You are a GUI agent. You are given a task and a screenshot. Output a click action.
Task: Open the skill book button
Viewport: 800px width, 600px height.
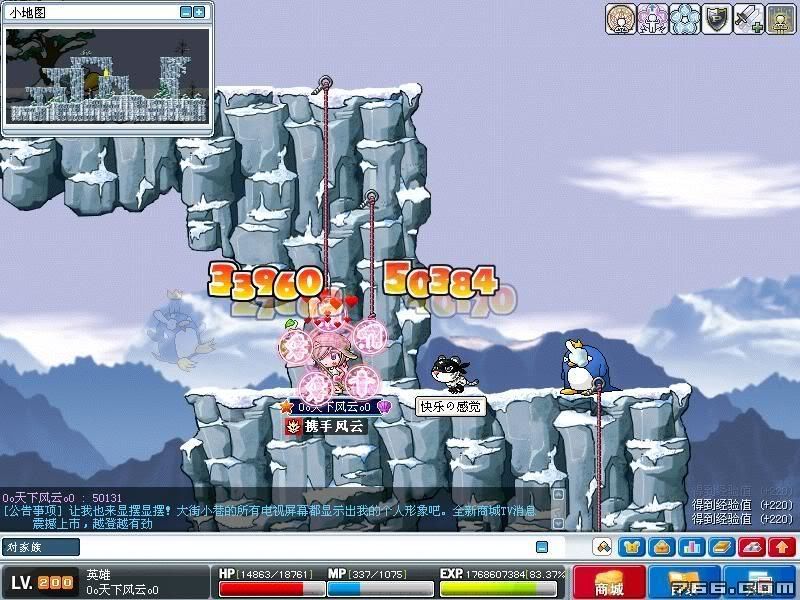[721, 547]
